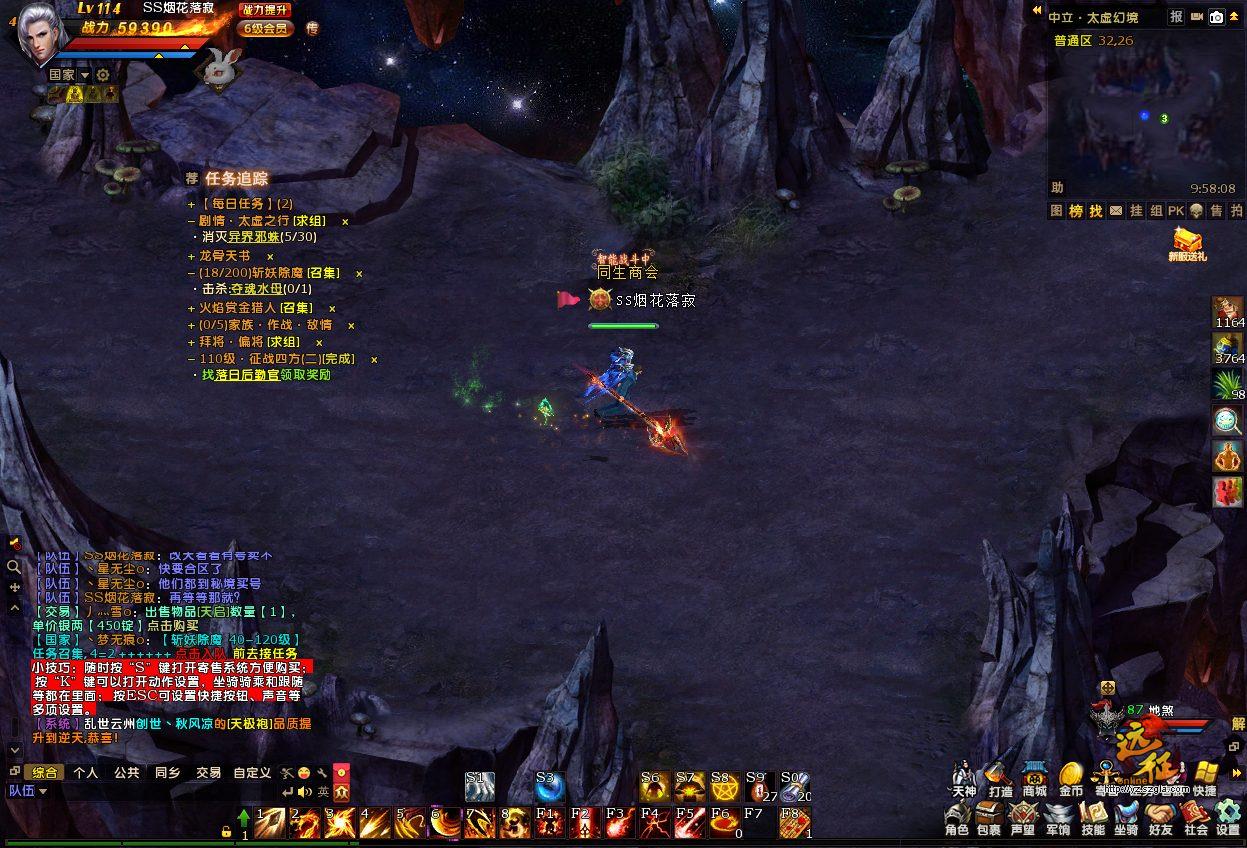
Task: Open the 好友 friends list
Action: pyautogui.click(x=1160, y=816)
